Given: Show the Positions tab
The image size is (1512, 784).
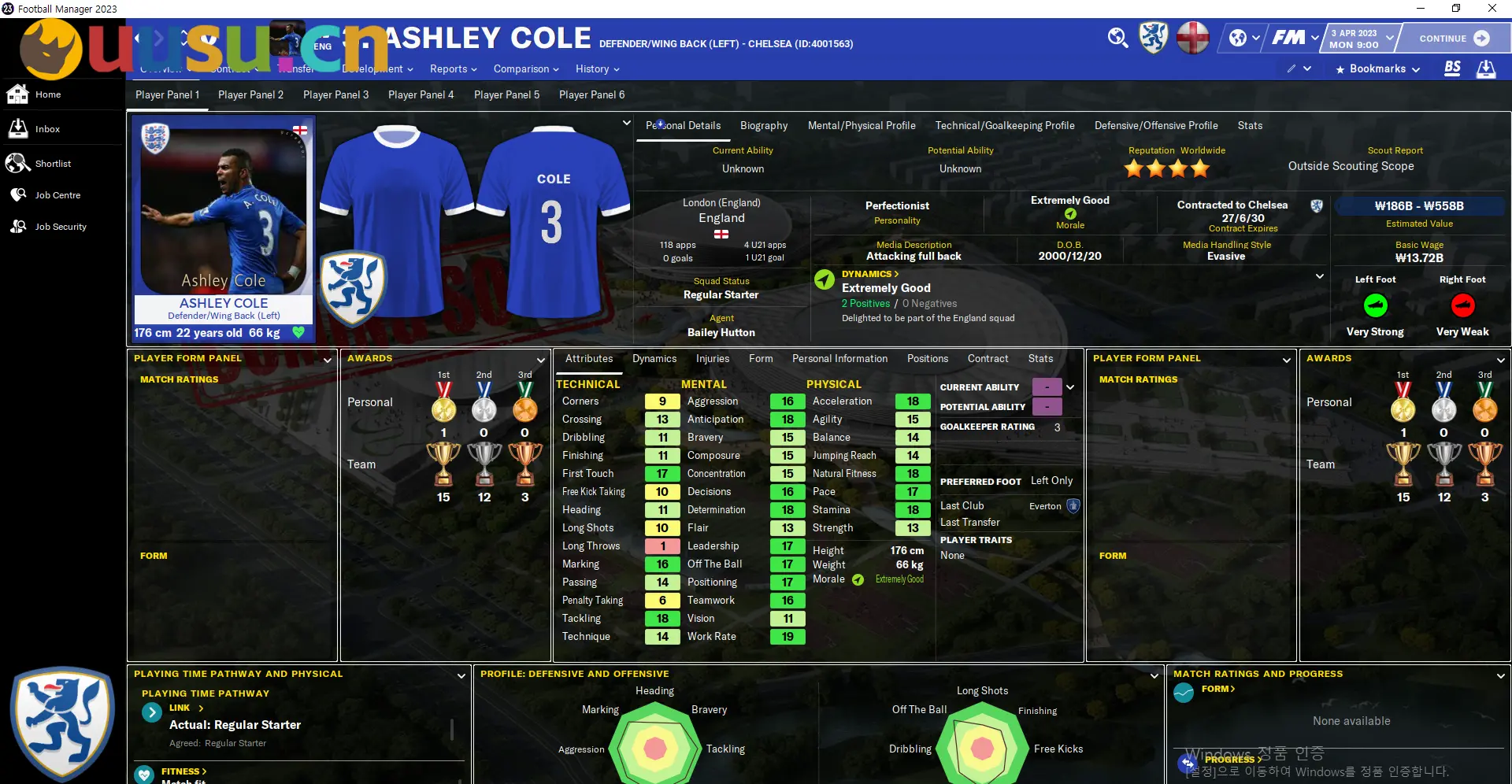Looking at the screenshot, I should pos(927,358).
